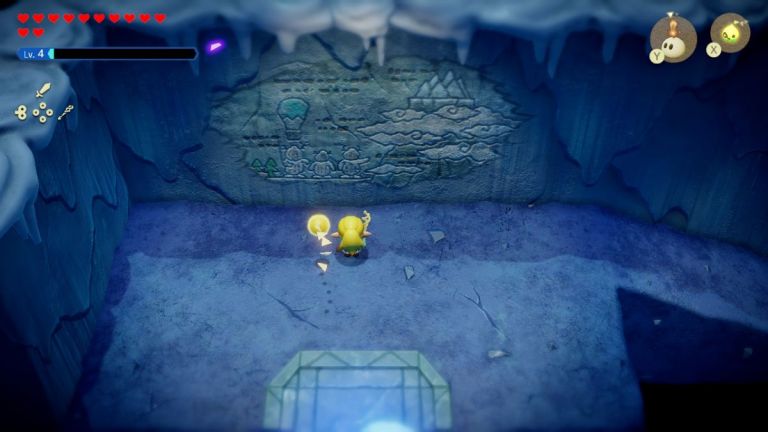Click the sword icon in the HUD
The image size is (768, 432).
point(43,90)
